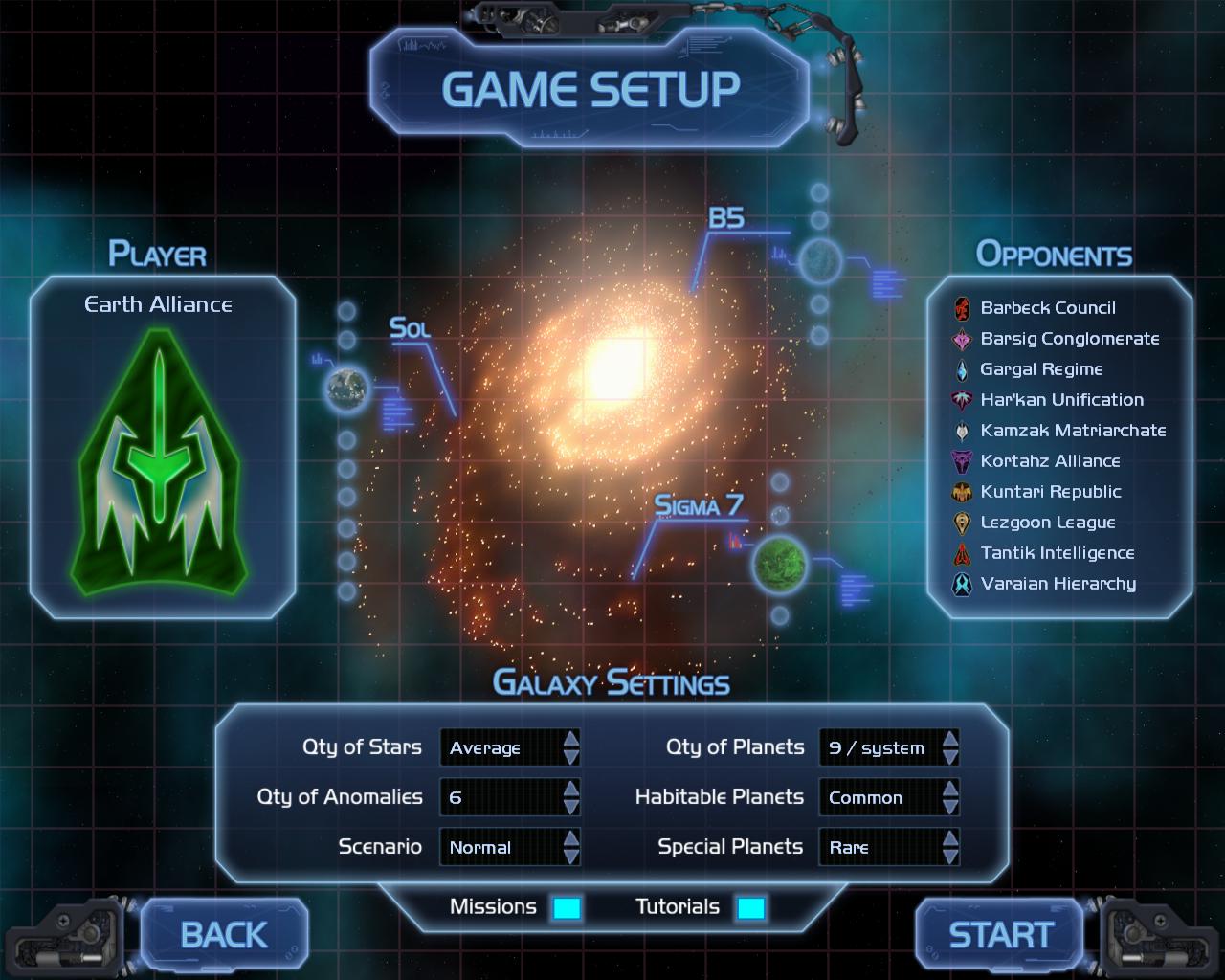Lower the Habitable Planets frequency
This screenshot has width=1225, height=980.
(x=949, y=807)
